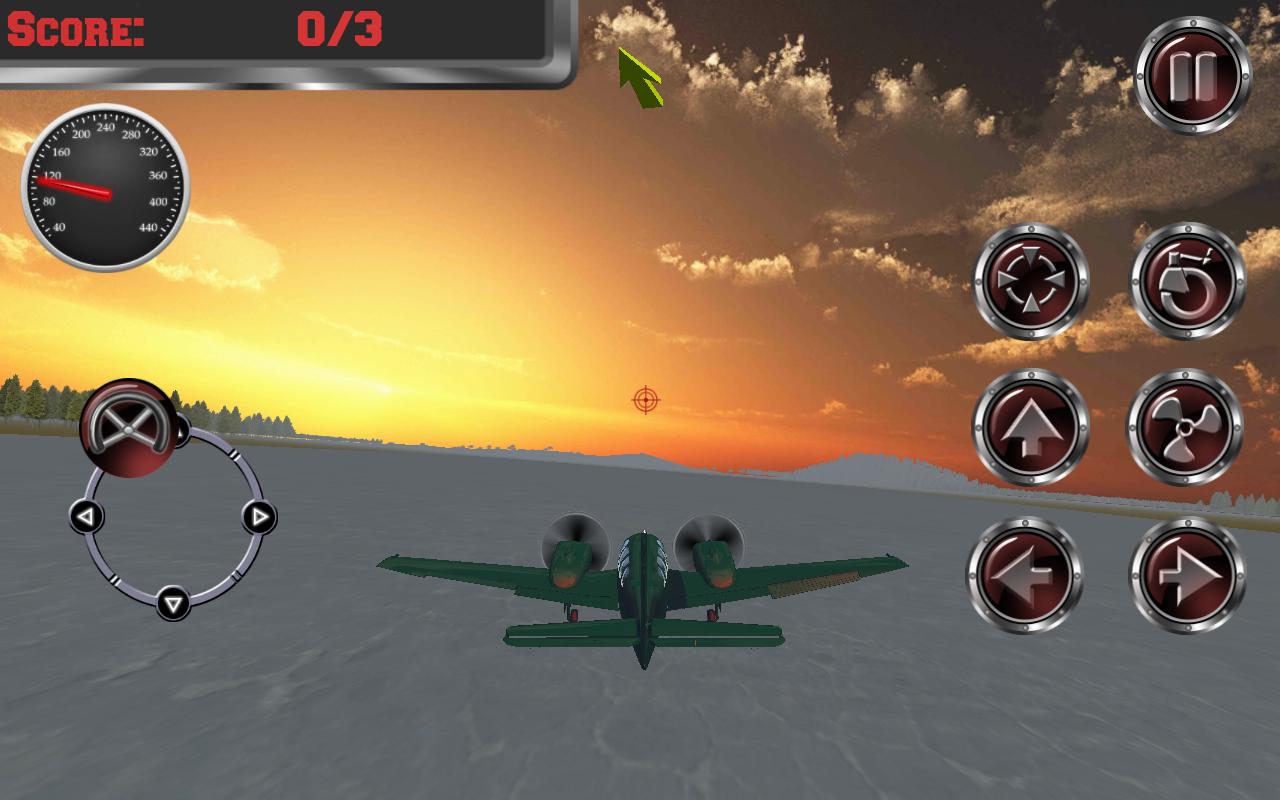The image size is (1280, 800).
Task: Select the right turn arrow control
Action: (x=1188, y=573)
